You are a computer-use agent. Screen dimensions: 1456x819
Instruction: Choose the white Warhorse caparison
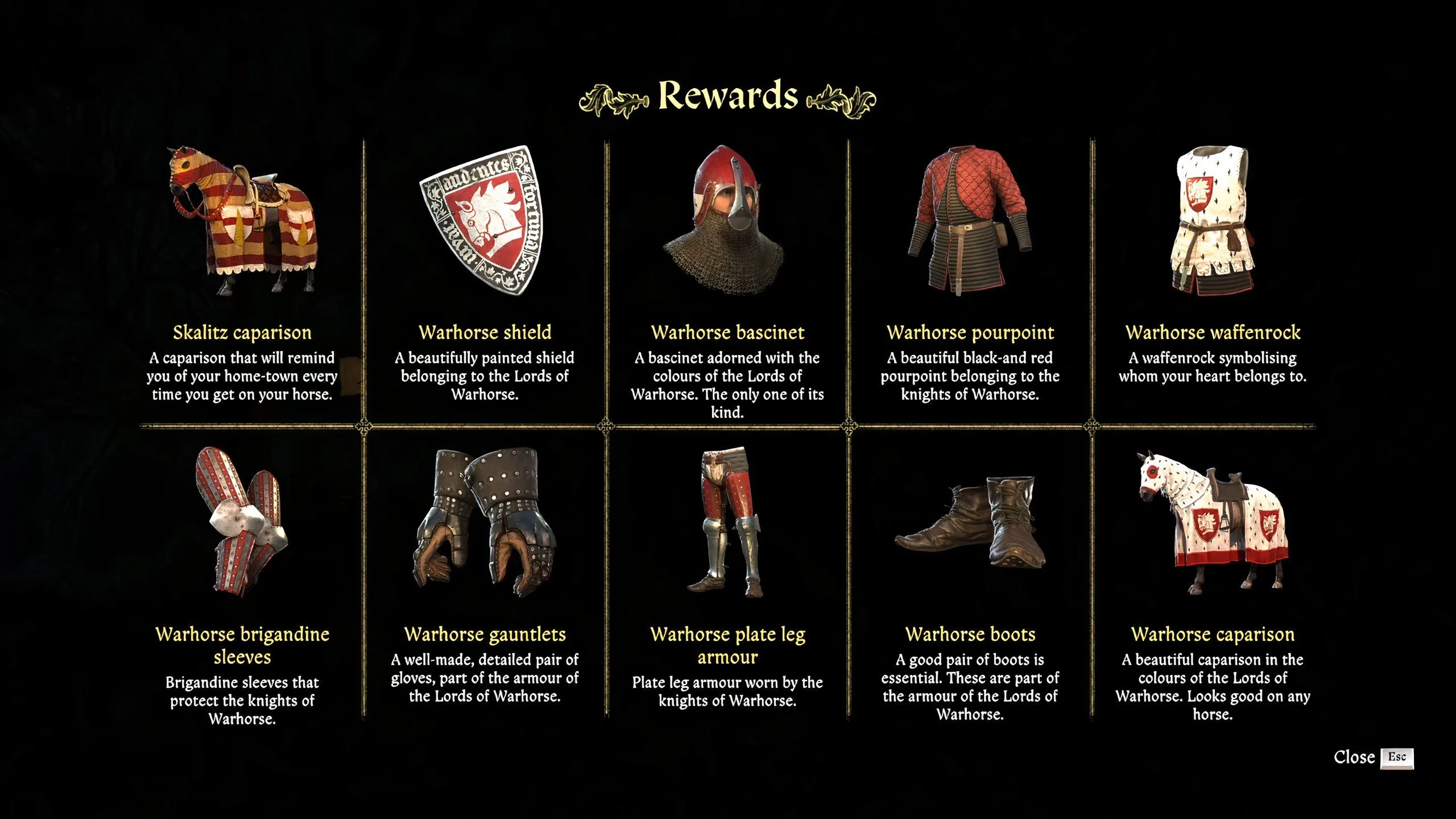tap(1212, 523)
